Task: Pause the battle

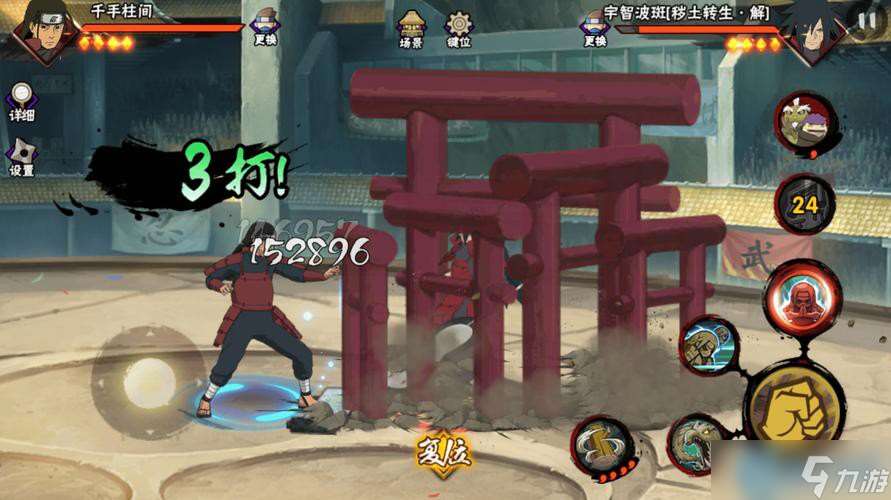Action: pos(865,20)
